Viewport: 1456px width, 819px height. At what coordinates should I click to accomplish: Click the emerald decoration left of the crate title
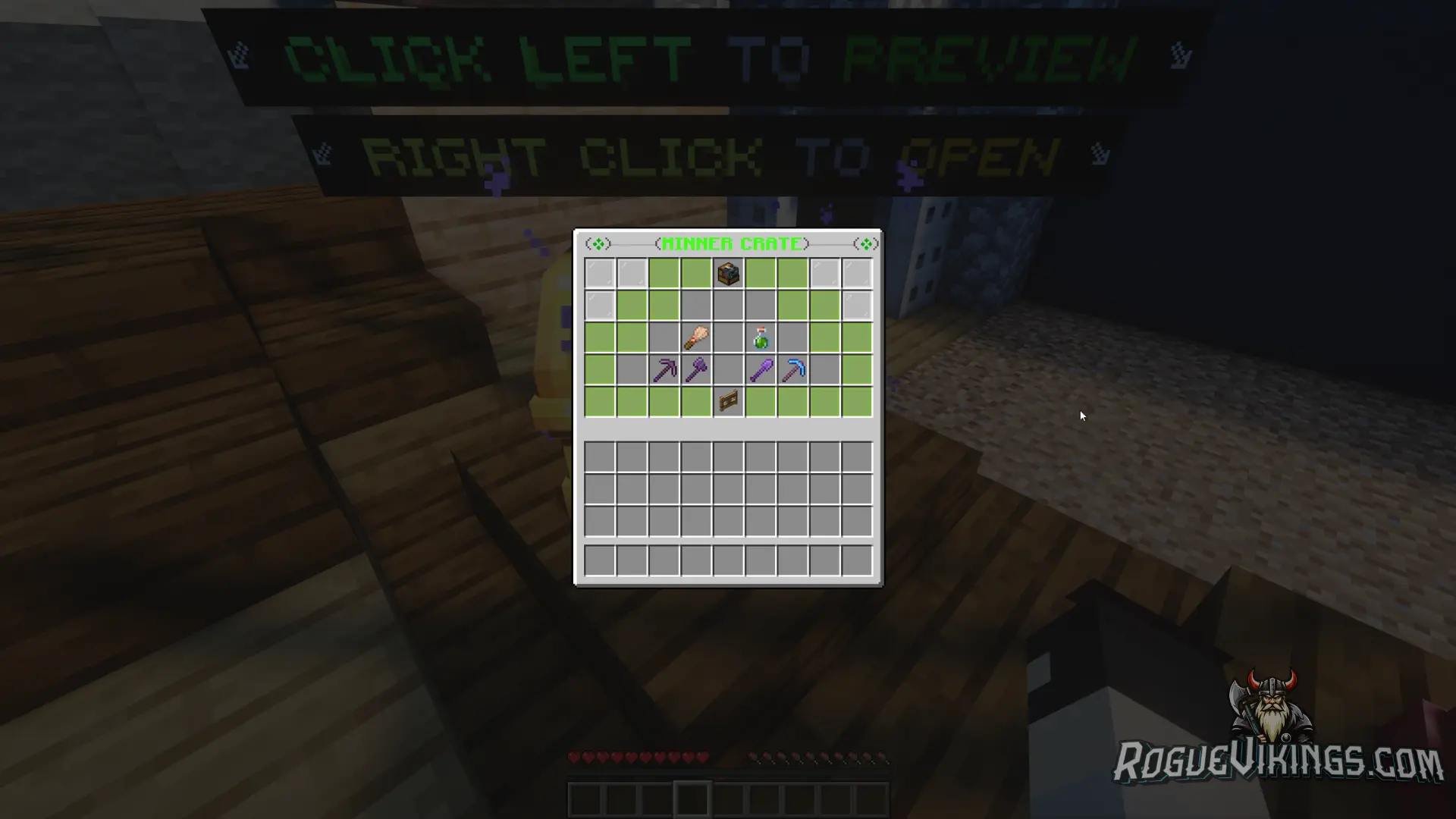click(x=599, y=243)
